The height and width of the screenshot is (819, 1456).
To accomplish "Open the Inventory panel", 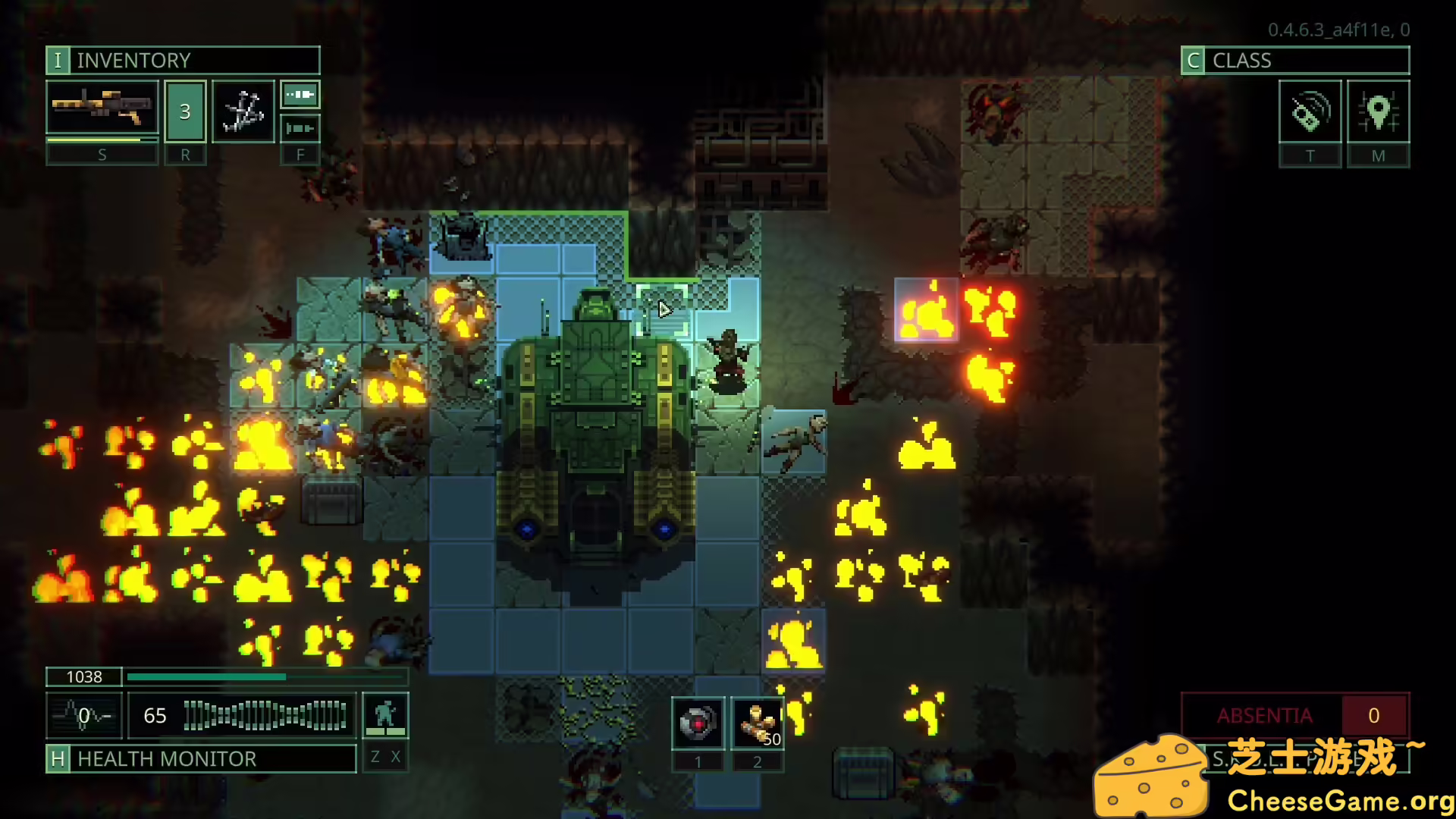I will (183, 61).
